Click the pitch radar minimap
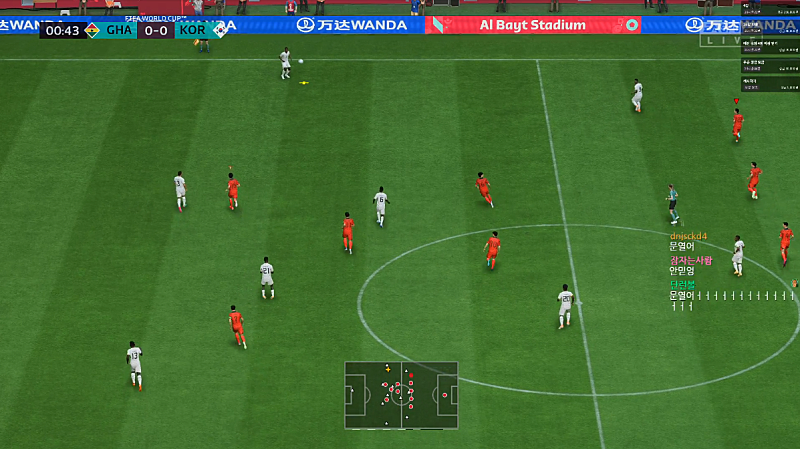 [401, 394]
